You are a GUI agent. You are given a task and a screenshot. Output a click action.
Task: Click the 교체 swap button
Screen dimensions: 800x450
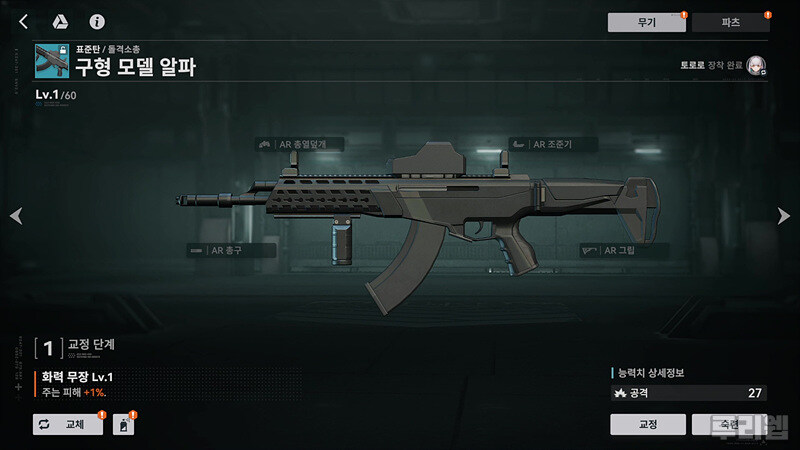coord(68,424)
